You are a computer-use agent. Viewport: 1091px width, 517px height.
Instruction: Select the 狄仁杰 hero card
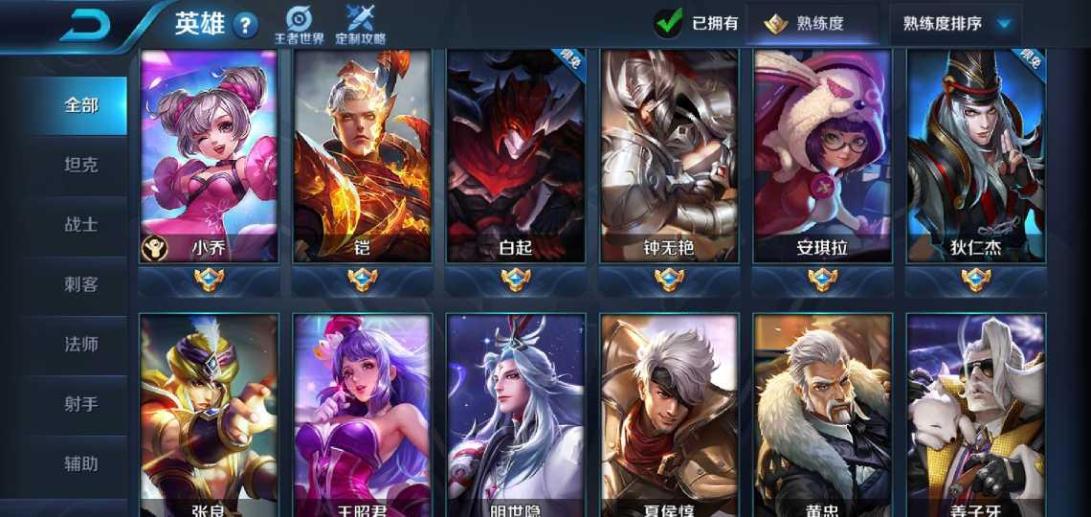(x=976, y=155)
